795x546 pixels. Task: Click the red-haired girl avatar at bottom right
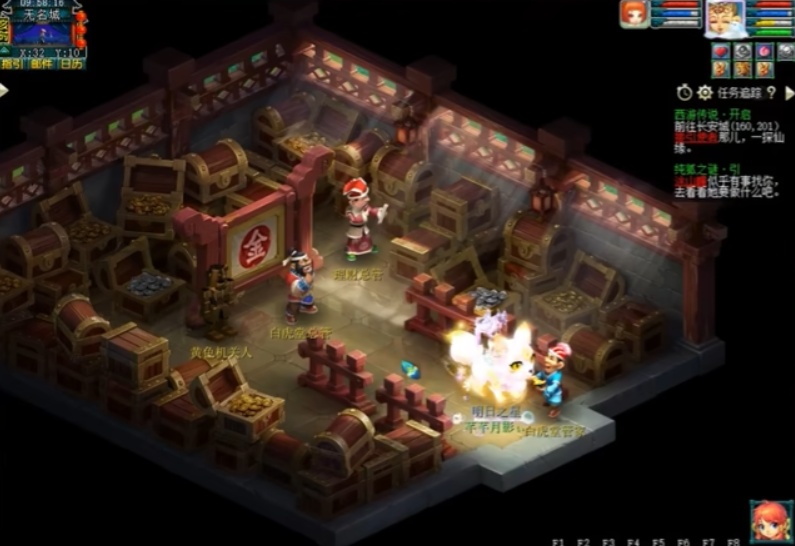771,521
